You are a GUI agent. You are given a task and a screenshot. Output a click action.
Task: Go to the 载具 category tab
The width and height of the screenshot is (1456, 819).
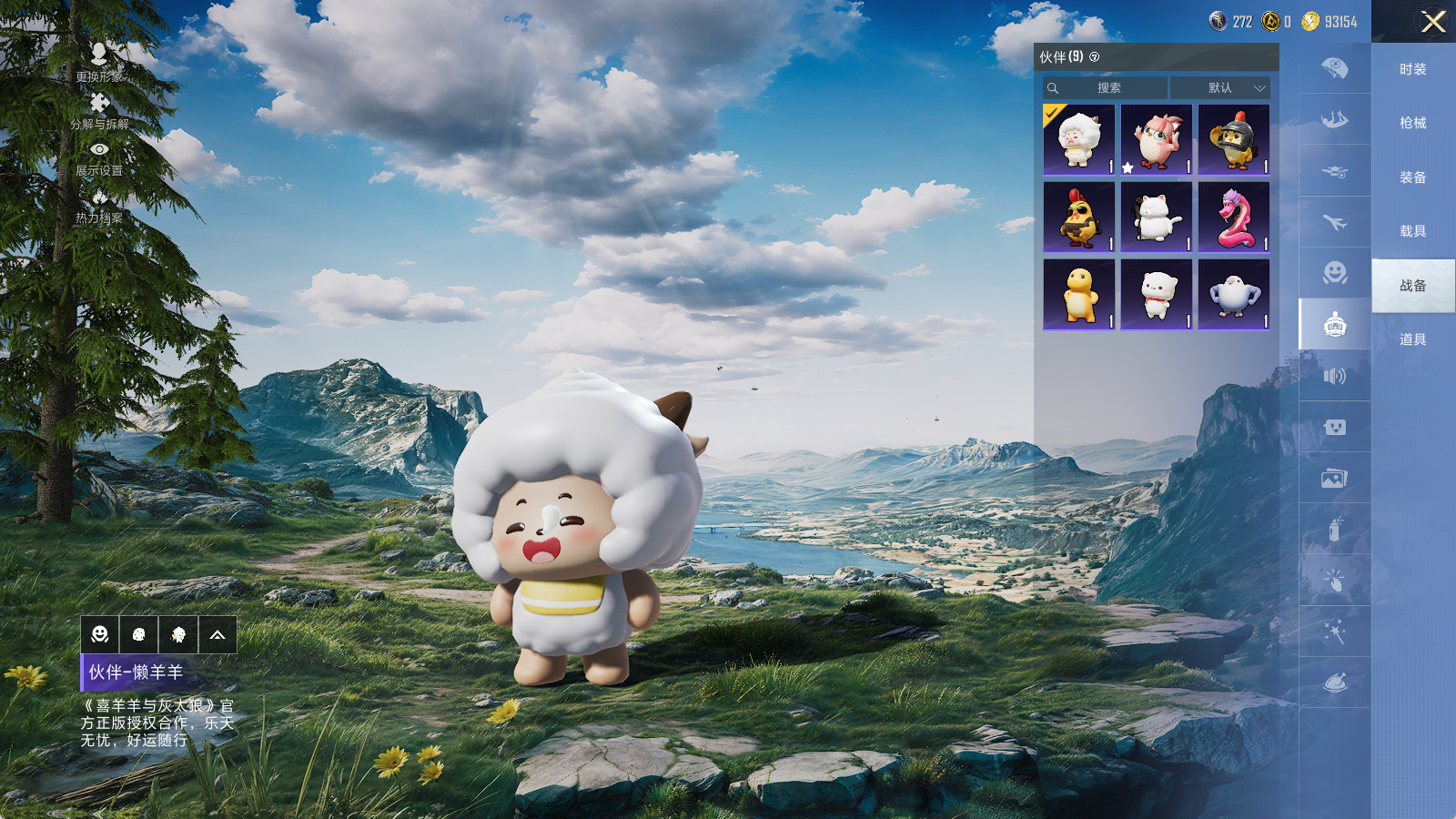1412,231
